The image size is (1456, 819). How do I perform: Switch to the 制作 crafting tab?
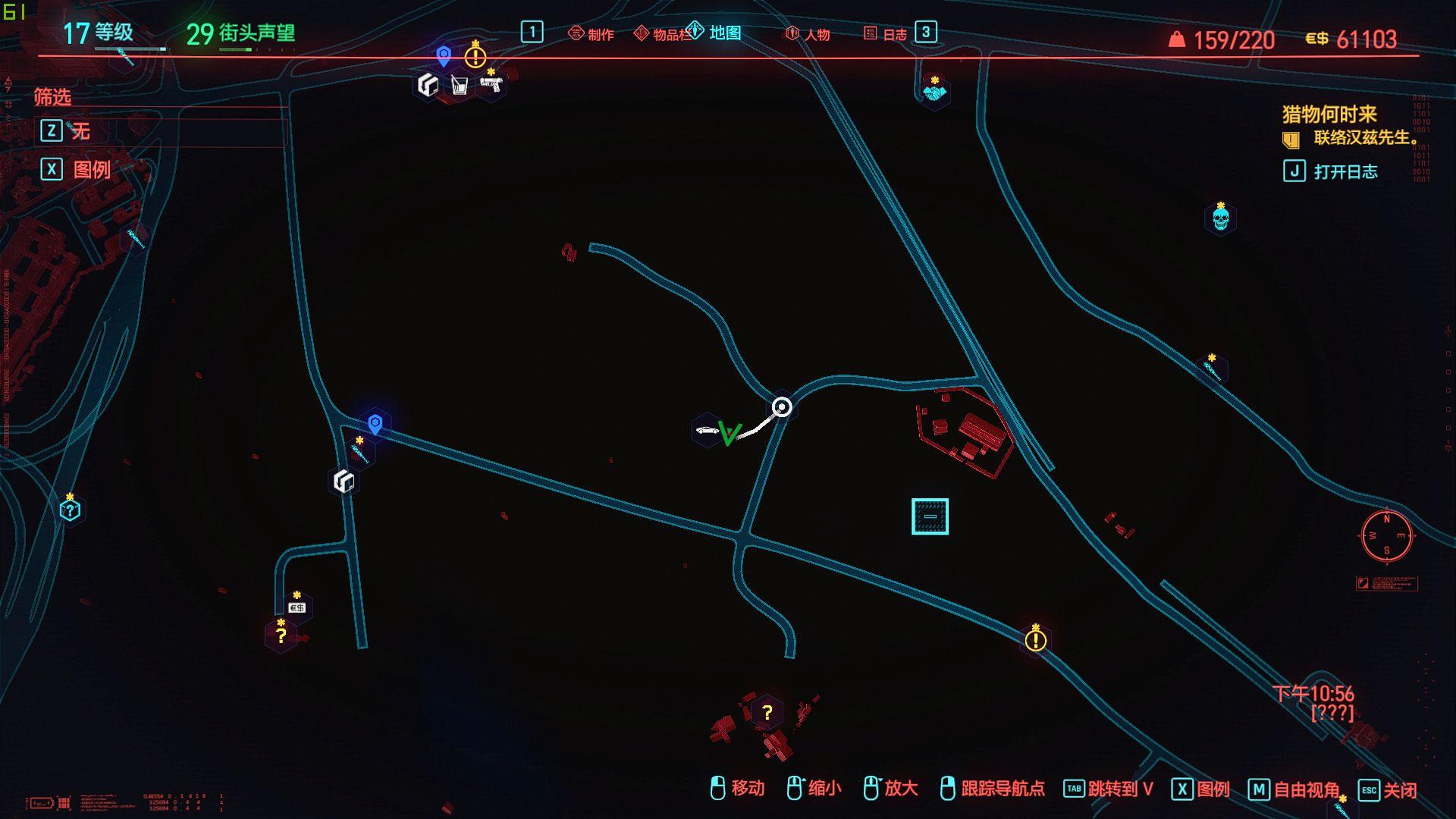591,34
